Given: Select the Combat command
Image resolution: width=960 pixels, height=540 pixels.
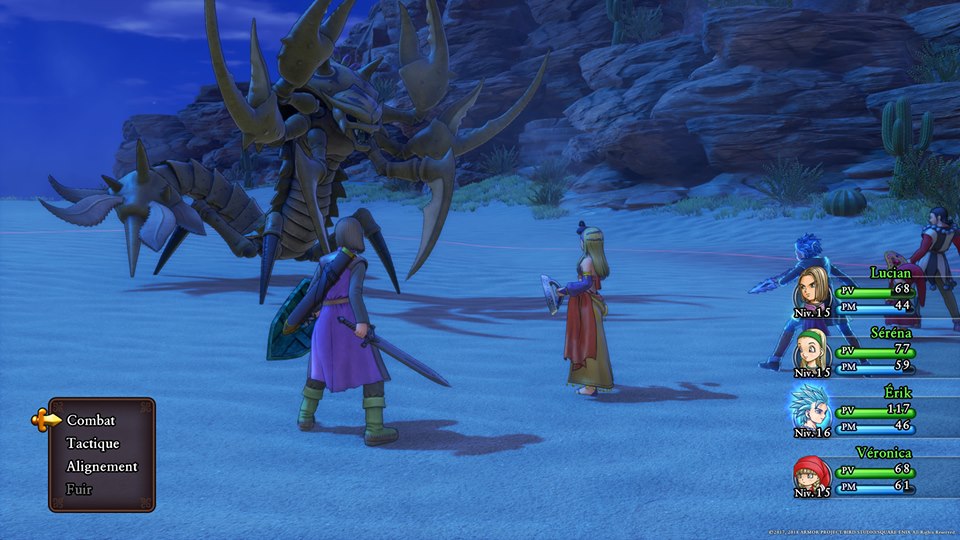Looking at the screenshot, I should click(x=91, y=420).
